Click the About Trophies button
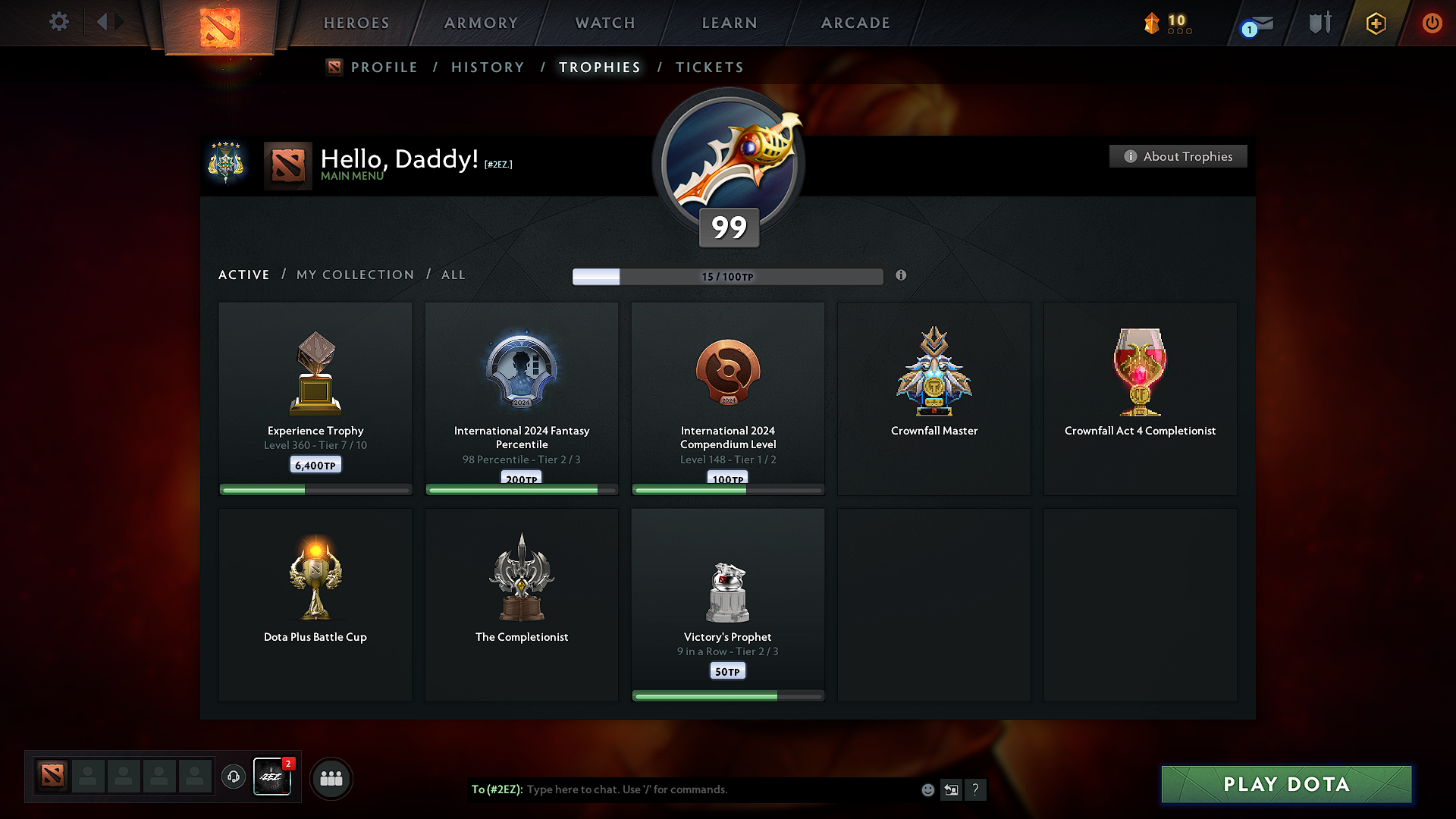This screenshot has width=1456, height=819. [x=1178, y=156]
